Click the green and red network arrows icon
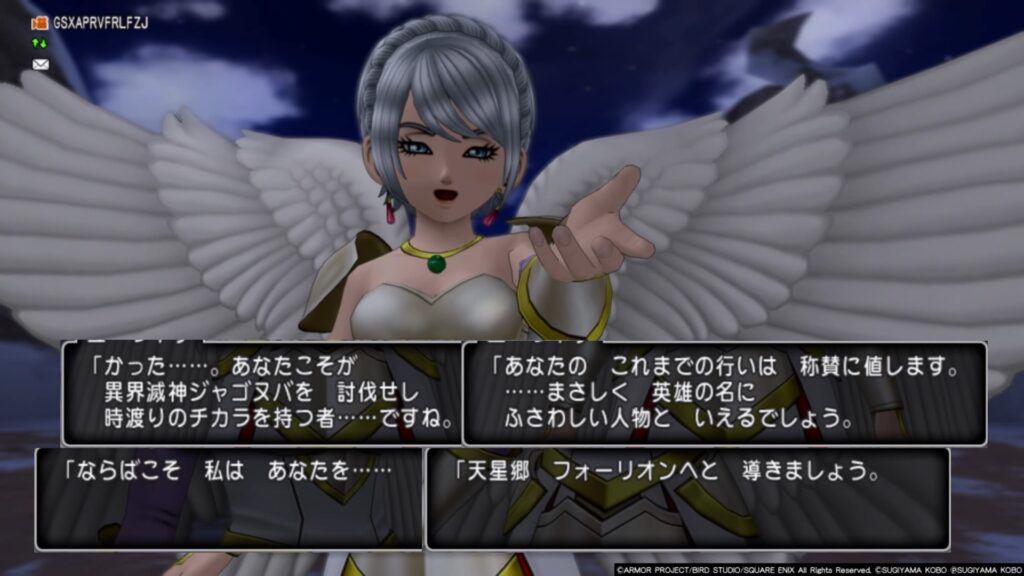Screen dimensions: 1024x576 tap(40, 44)
